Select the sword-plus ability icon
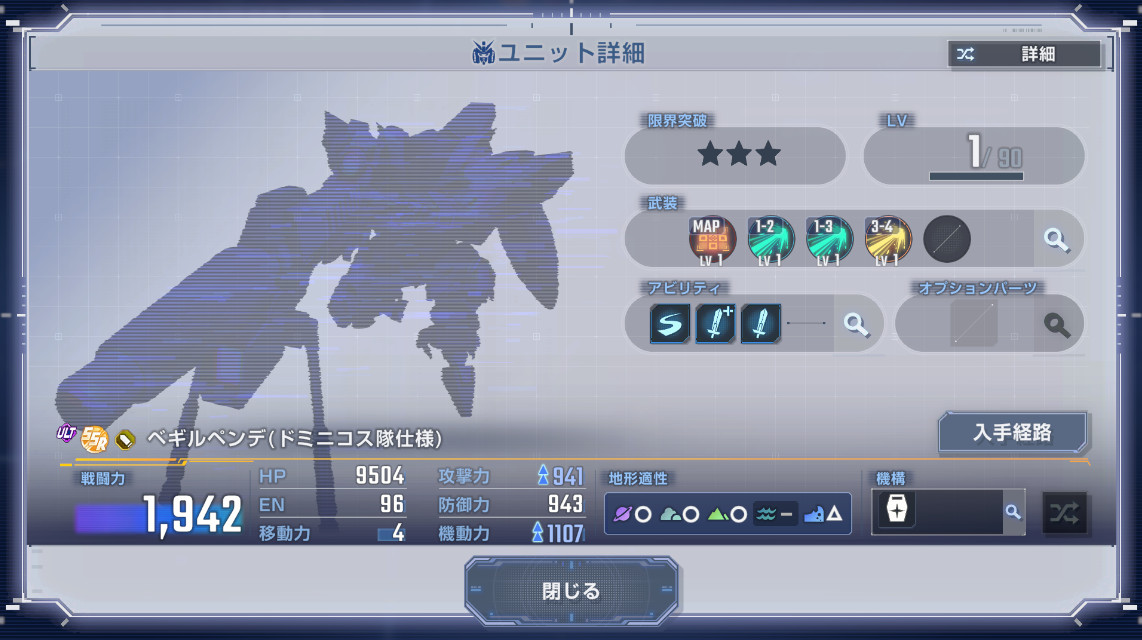This screenshot has height=640, width=1142. pos(715,324)
